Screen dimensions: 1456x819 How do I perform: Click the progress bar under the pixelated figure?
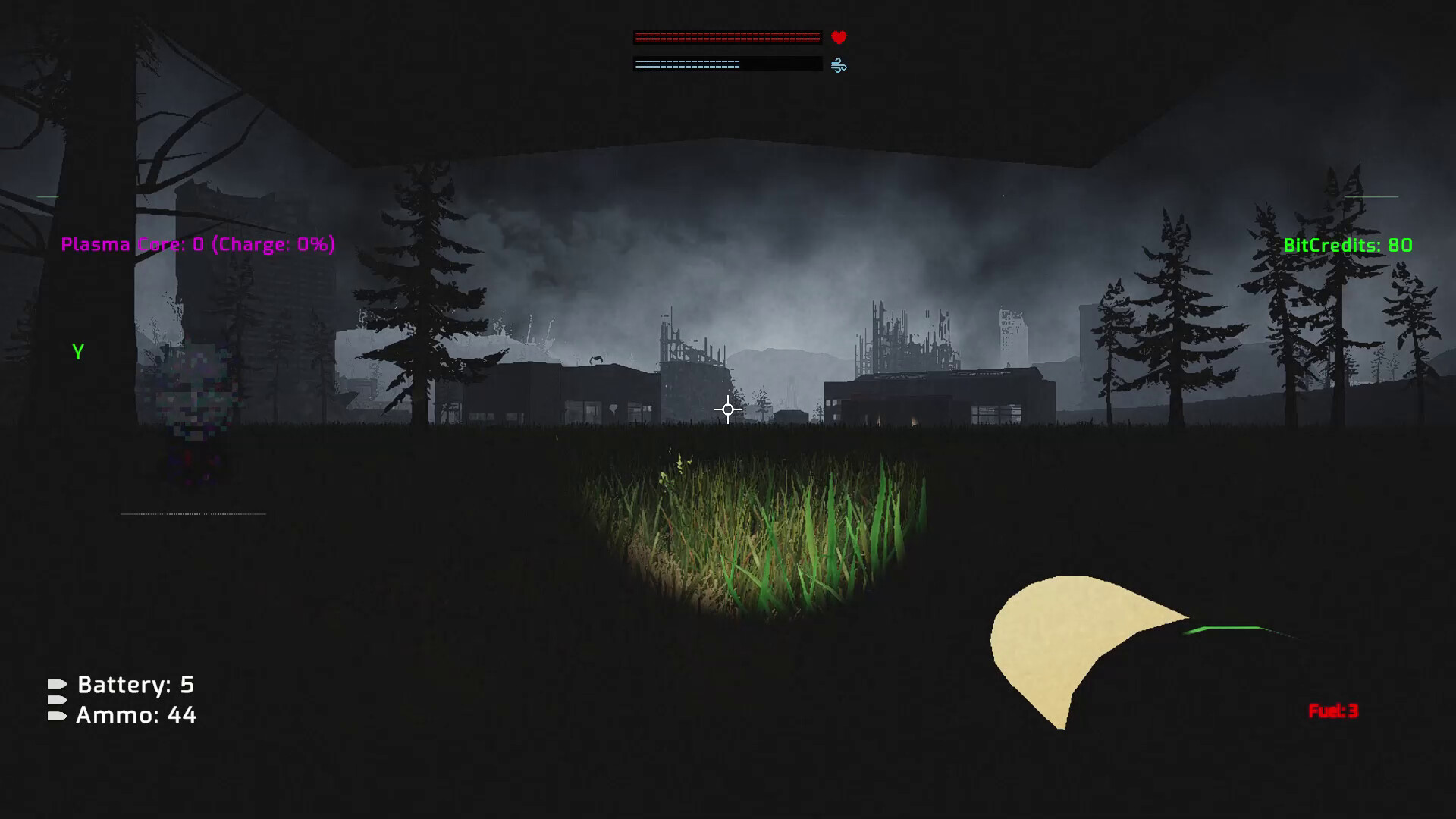[193, 513]
